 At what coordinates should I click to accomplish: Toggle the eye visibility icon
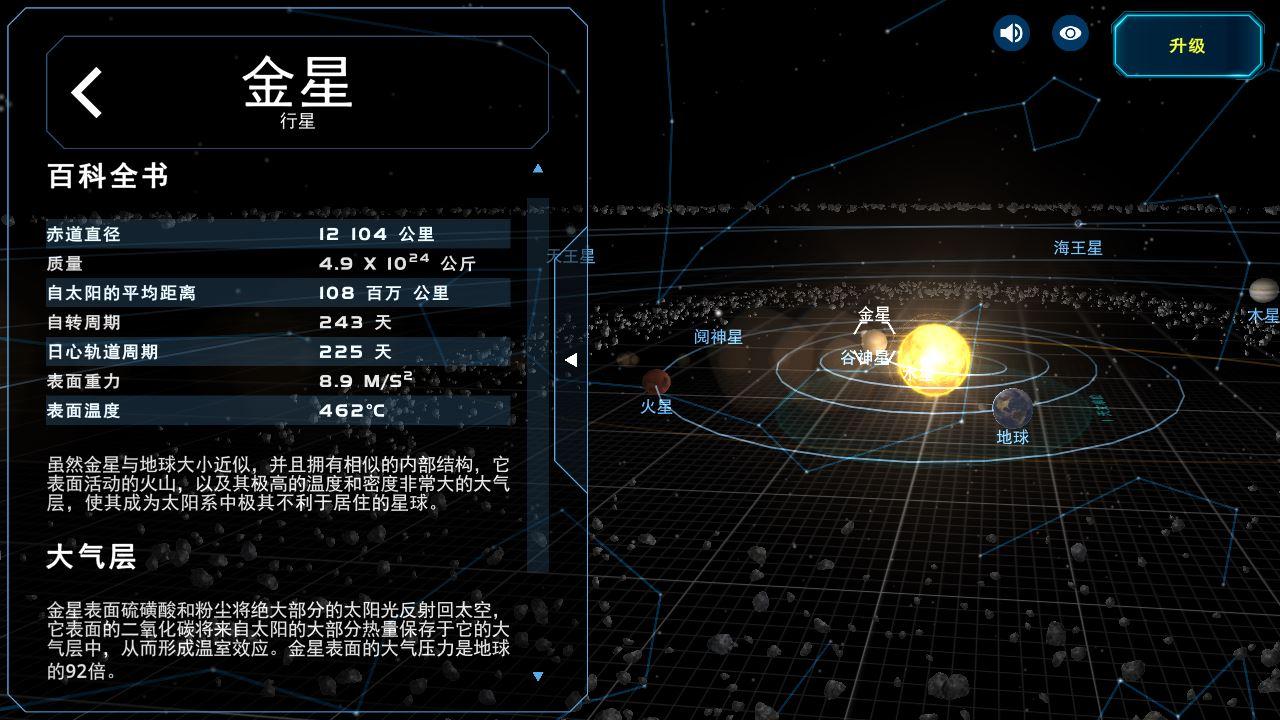[x=1069, y=33]
